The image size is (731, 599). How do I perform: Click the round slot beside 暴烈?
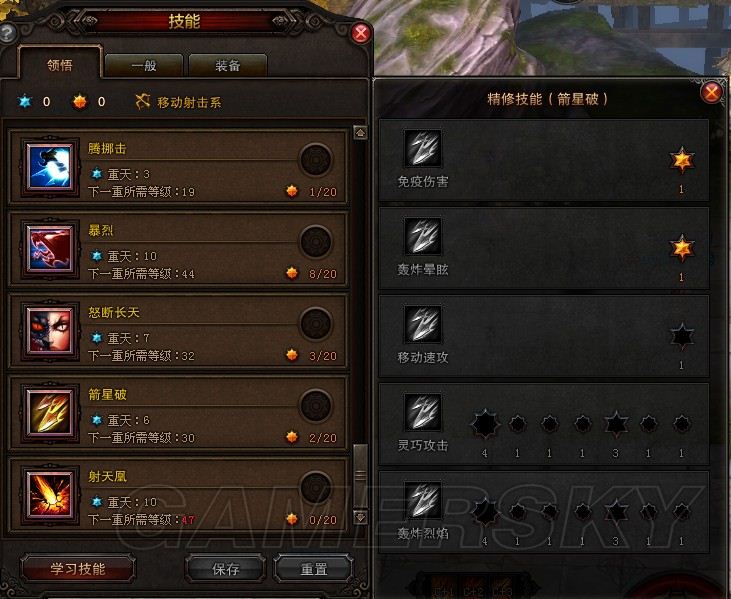pyautogui.click(x=316, y=242)
